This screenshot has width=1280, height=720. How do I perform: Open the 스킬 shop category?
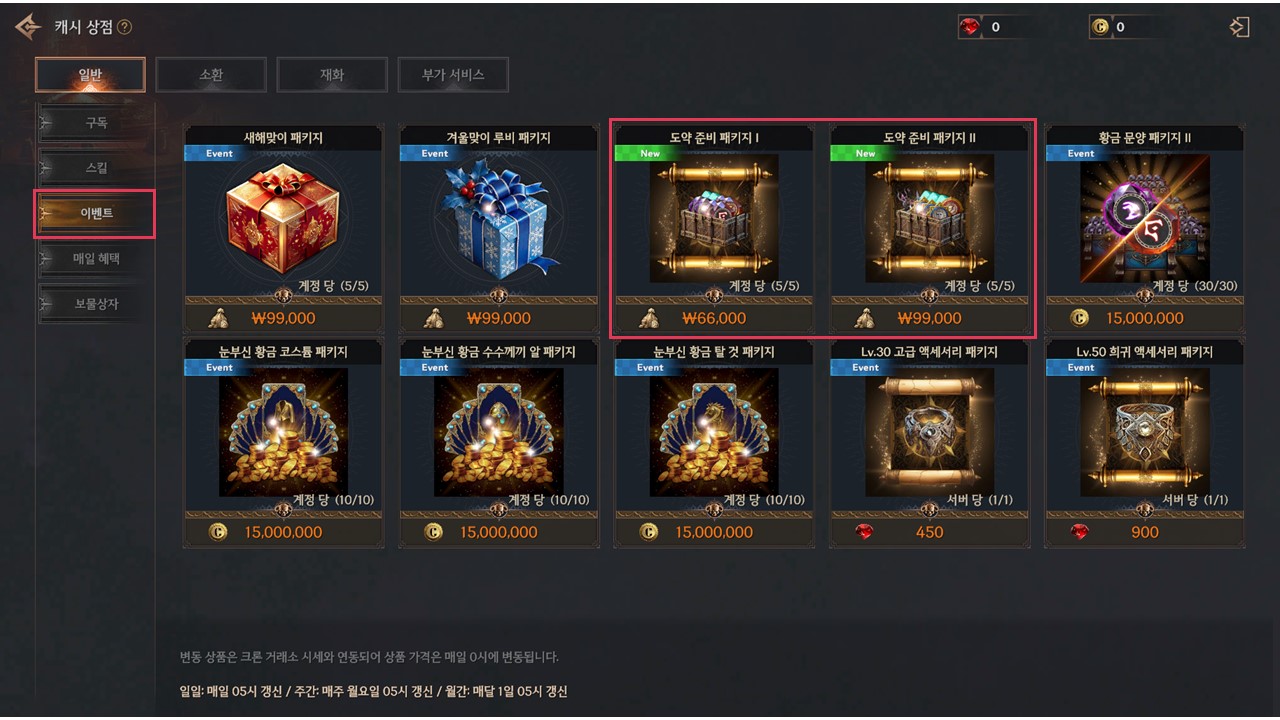coord(95,168)
